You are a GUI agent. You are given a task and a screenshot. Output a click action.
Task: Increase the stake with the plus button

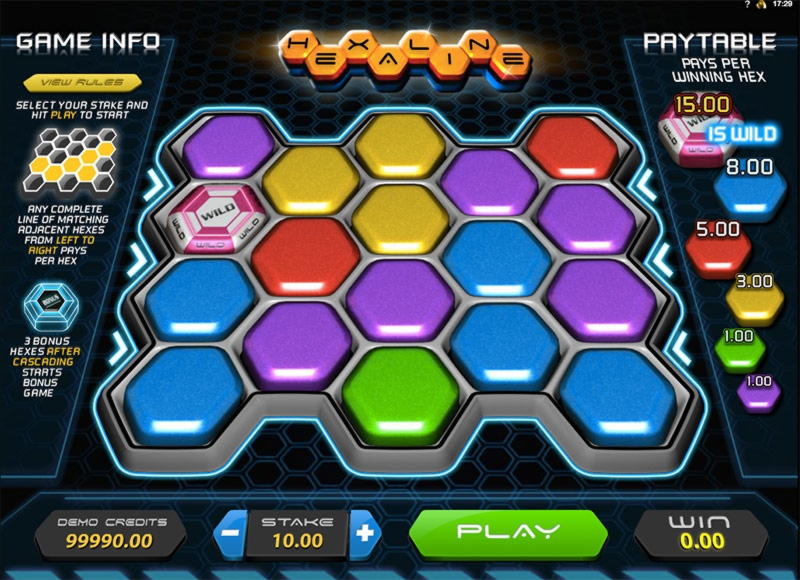coord(364,532)
